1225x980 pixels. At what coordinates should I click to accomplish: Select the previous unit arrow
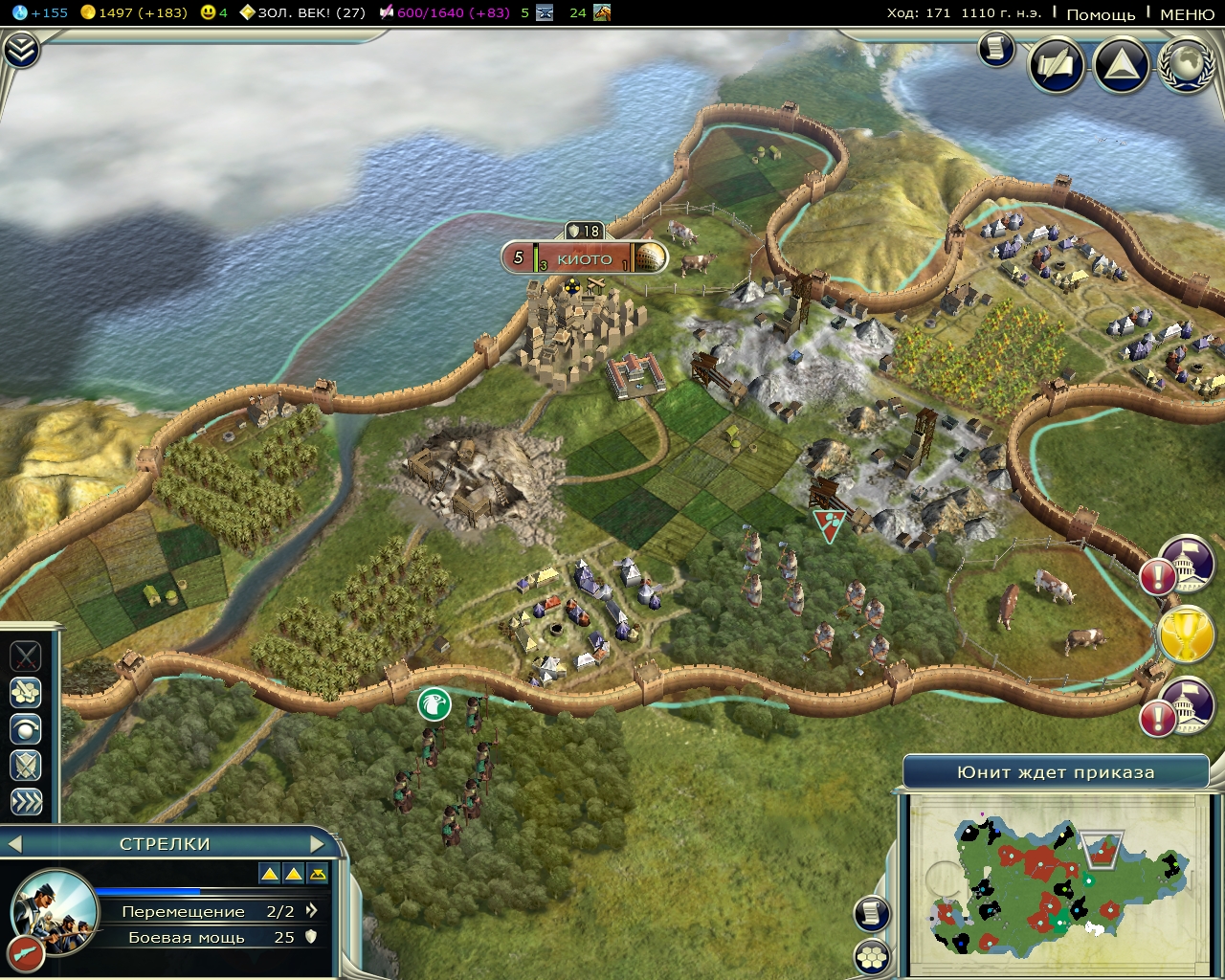(x=13, y=844)
